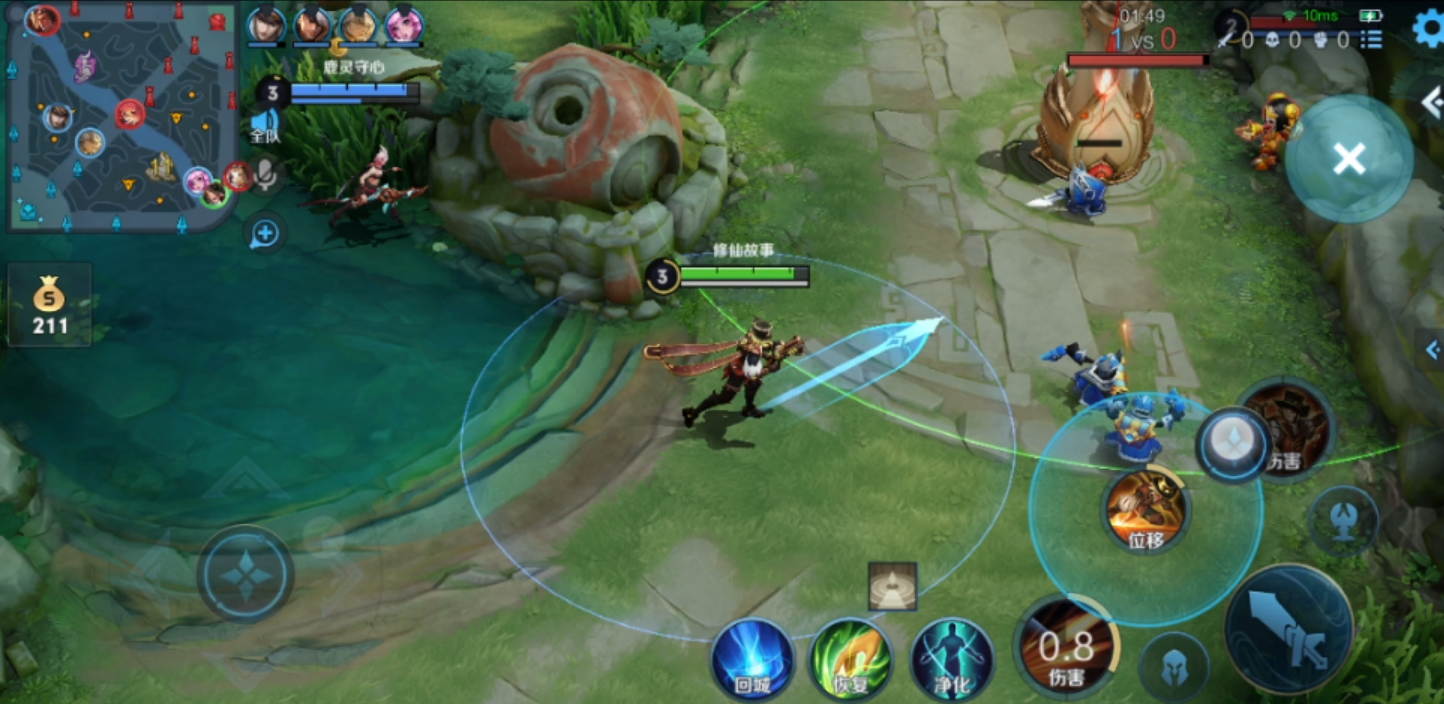The height and width of the screenshot is (704, 1444).
Task: Use the equipment item slot above skills
Action: [x=892, y=586]
